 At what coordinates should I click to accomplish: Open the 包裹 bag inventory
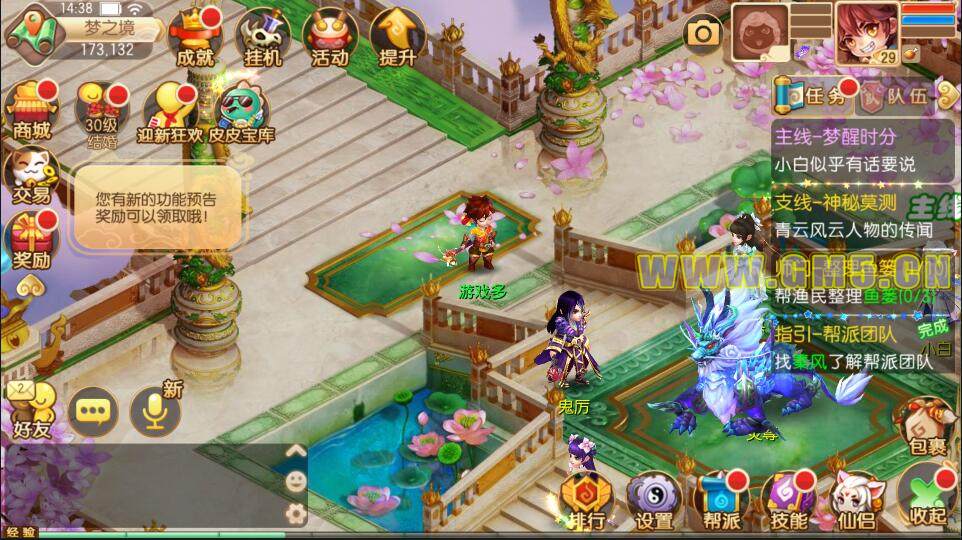pyautogui.click(x=926, y=430)
